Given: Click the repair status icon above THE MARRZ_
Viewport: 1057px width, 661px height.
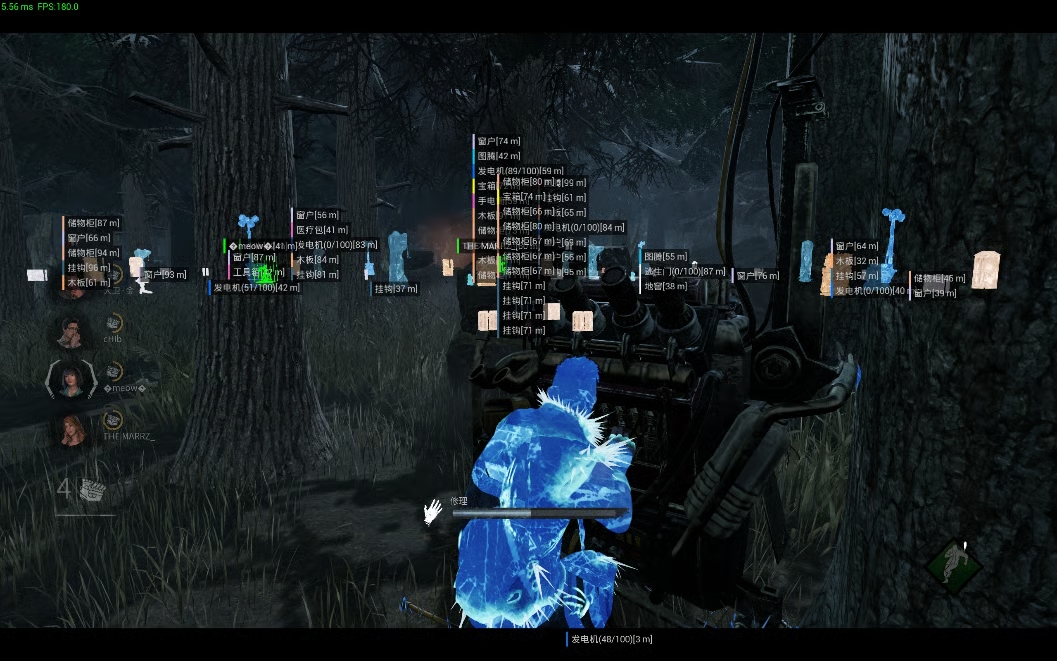Looking at the screenshot, I should 113,418.
